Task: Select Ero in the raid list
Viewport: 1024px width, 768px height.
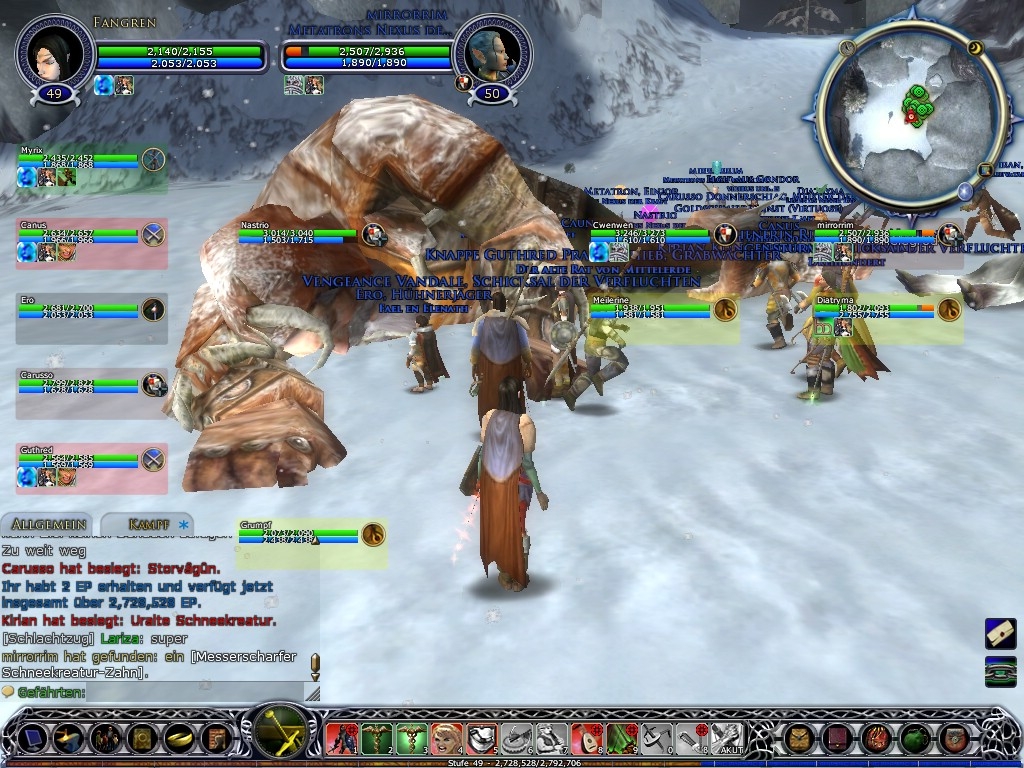Action: point(80,310)
